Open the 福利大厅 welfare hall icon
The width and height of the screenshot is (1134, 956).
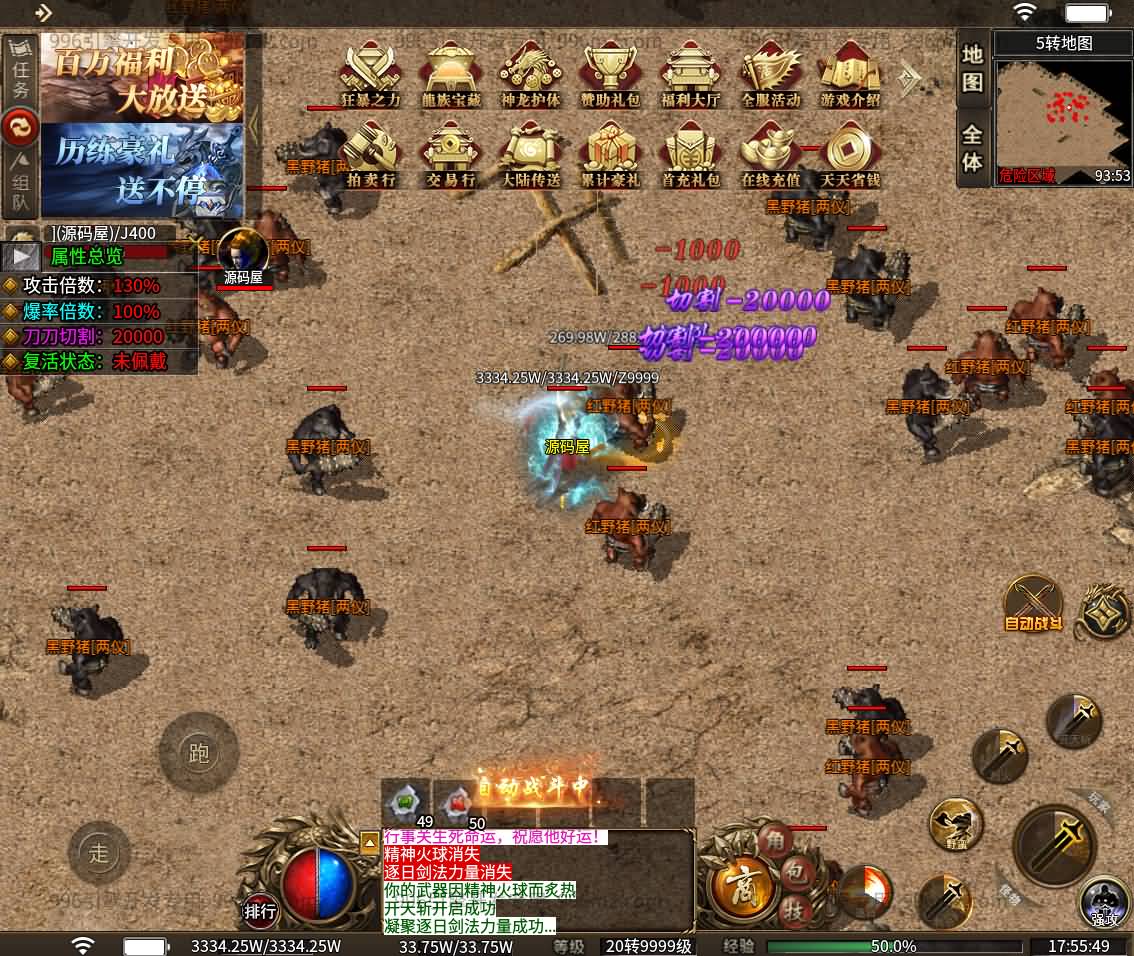[x=691, y=72]
